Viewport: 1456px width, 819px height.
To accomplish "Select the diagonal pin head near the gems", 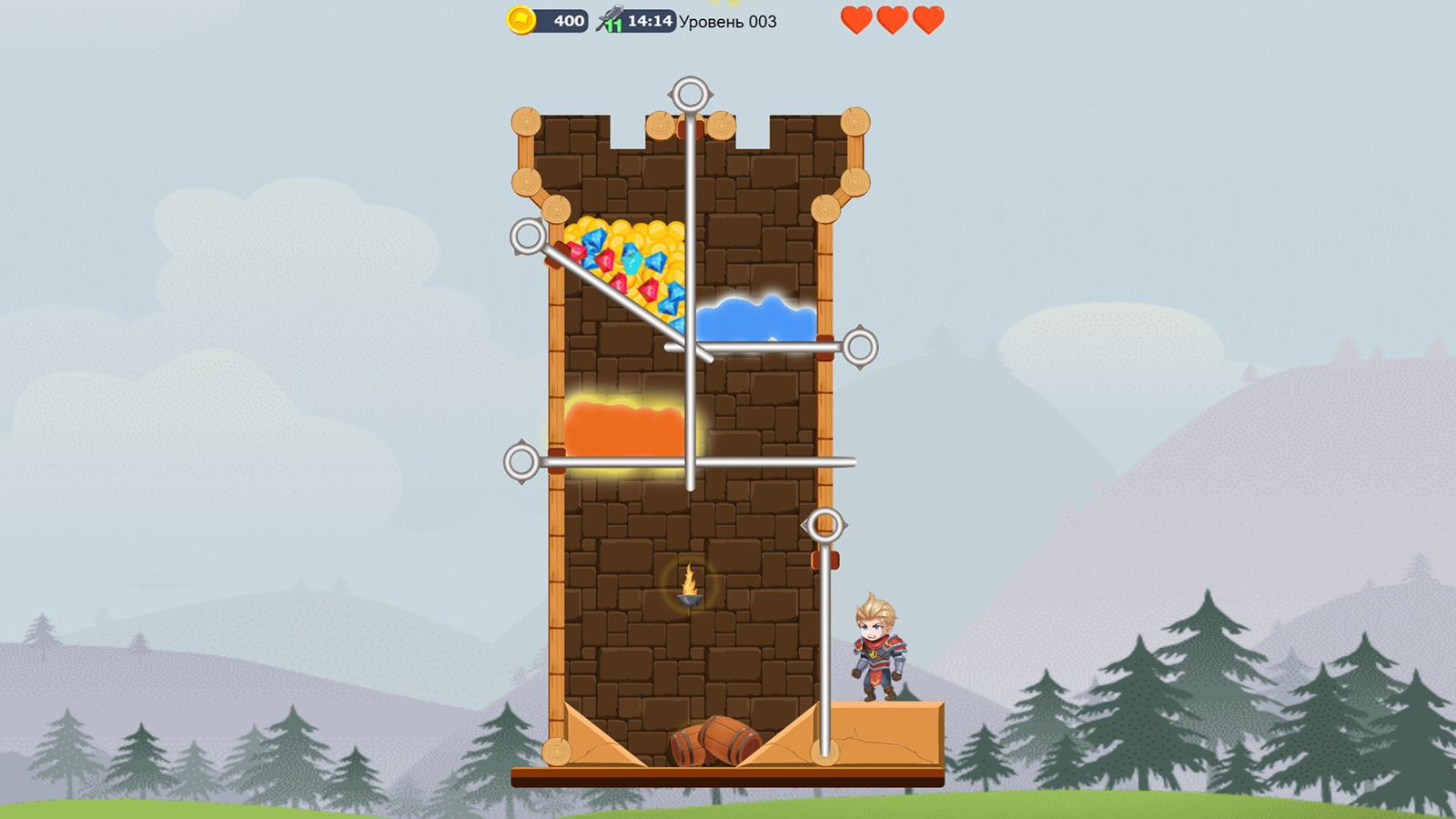I will pyautogui.click(x=526, y=234).
